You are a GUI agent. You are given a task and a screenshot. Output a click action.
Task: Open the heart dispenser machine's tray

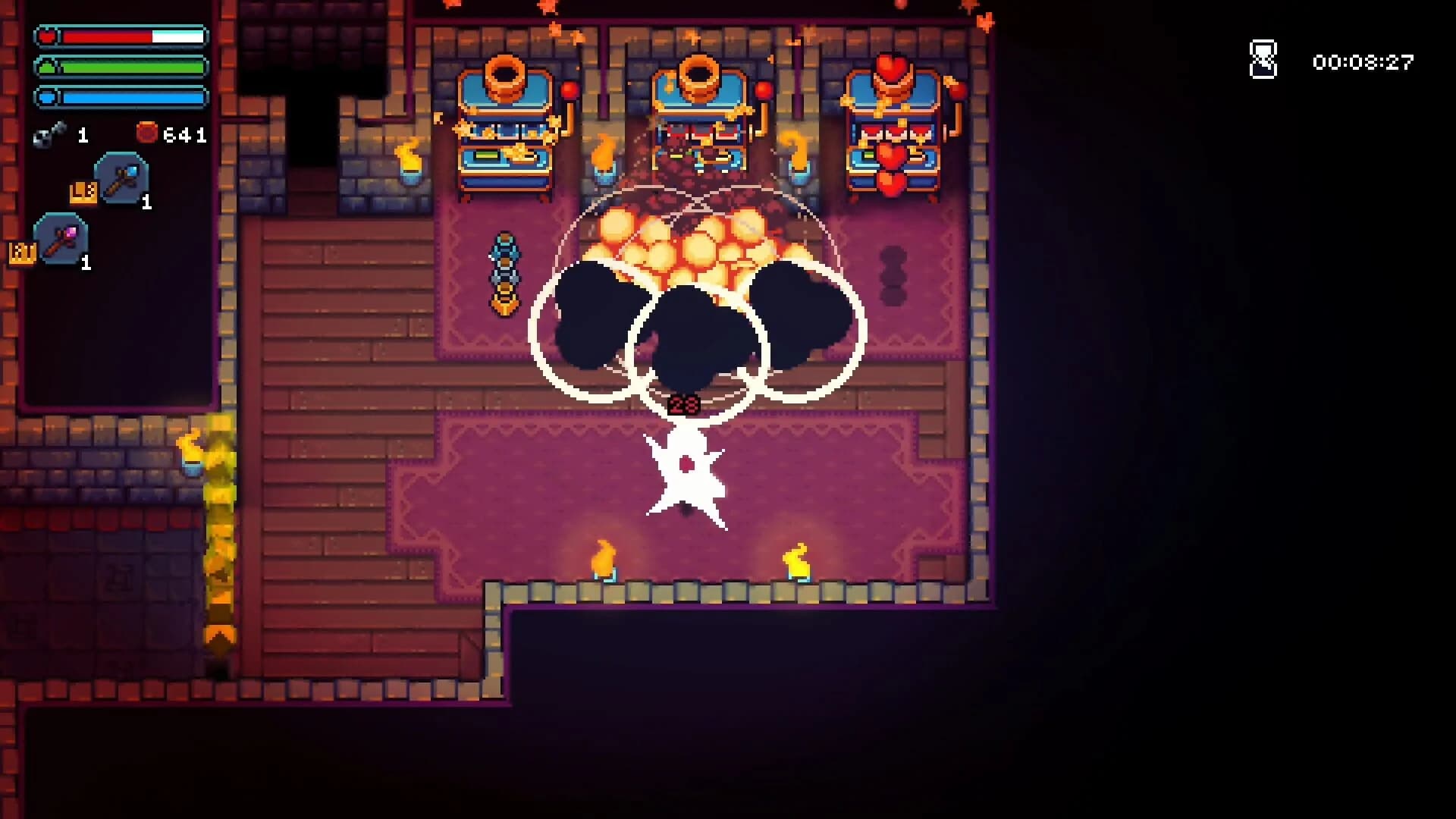click(893, 159)
